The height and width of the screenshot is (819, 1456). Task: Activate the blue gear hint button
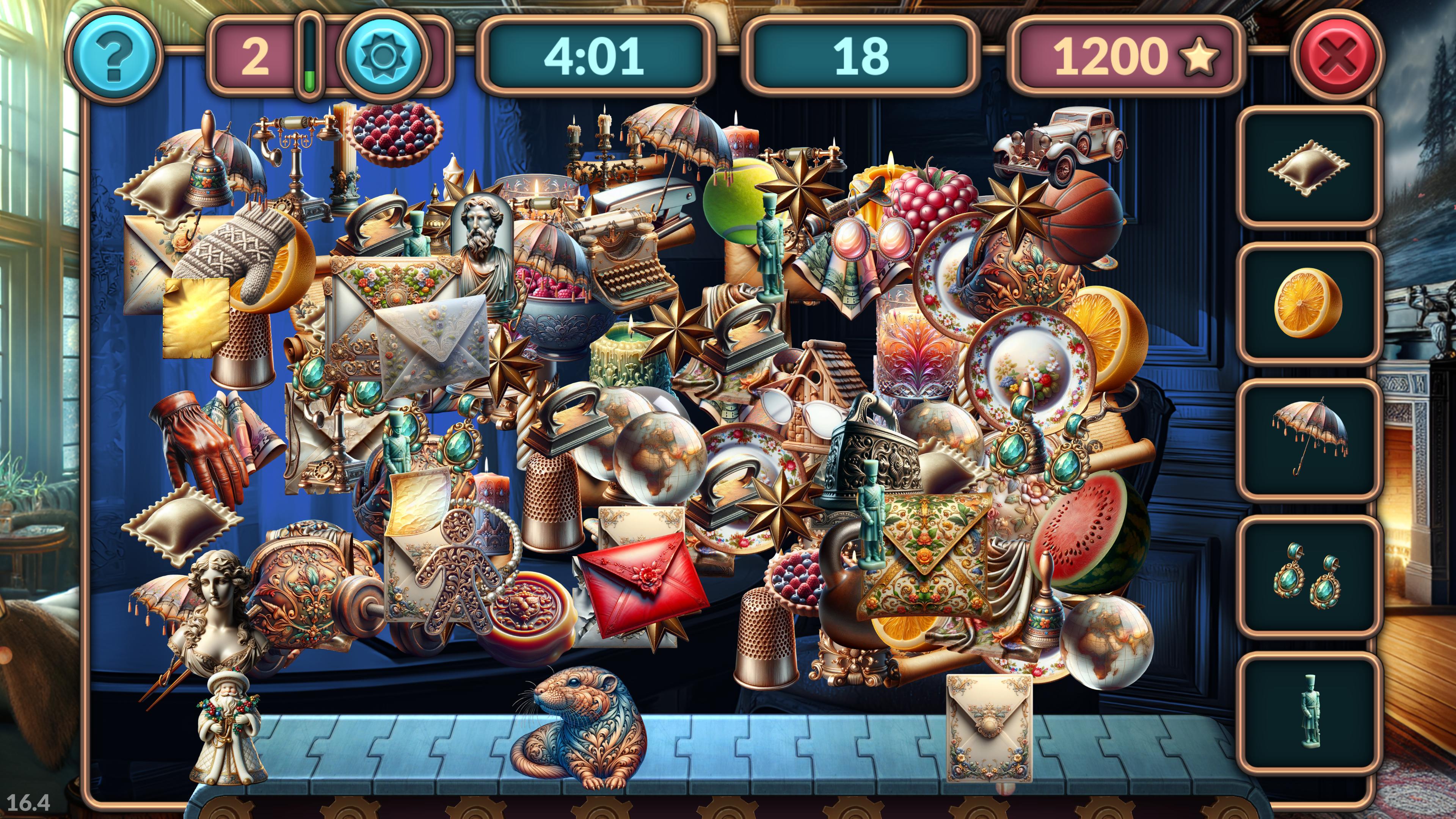pos(383,56)
